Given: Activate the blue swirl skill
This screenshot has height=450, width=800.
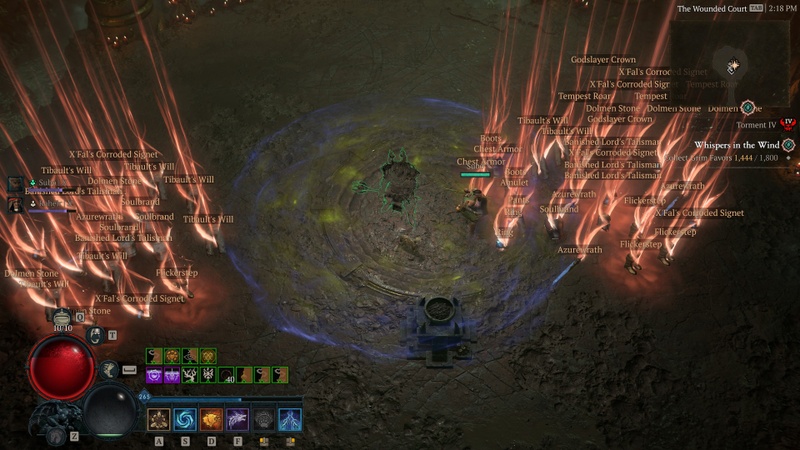Looking at the screenshot, I should pyautogui.click(x=185, y=418).
